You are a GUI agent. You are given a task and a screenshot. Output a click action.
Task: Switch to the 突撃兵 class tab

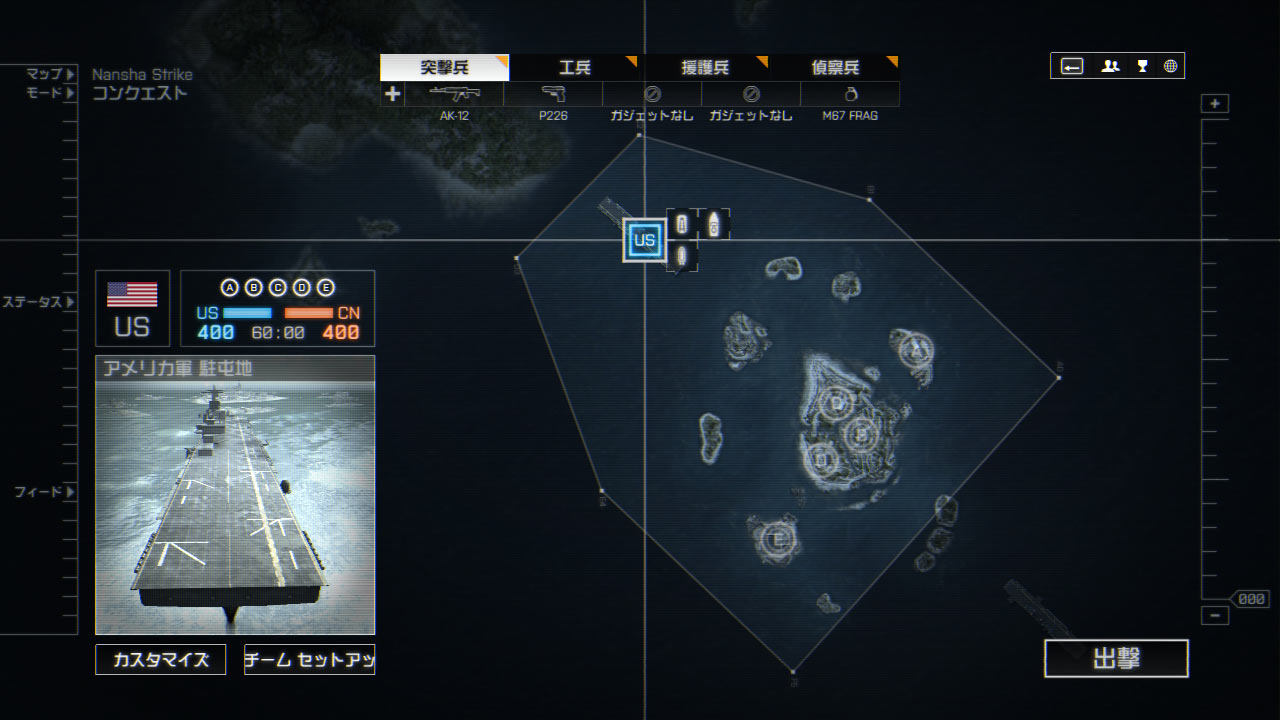click(444, 68)
